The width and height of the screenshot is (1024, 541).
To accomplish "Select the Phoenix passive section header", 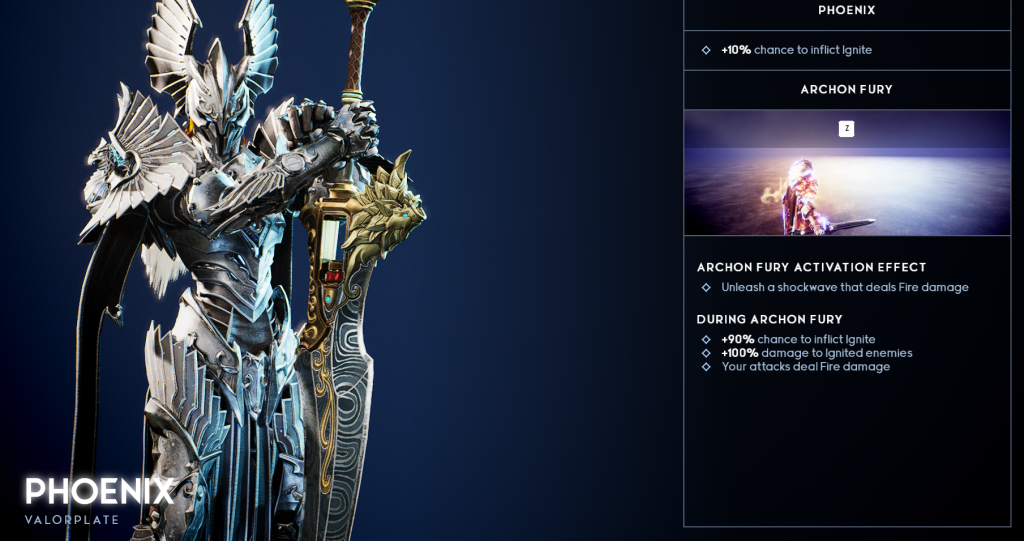I will pos(846,11).
